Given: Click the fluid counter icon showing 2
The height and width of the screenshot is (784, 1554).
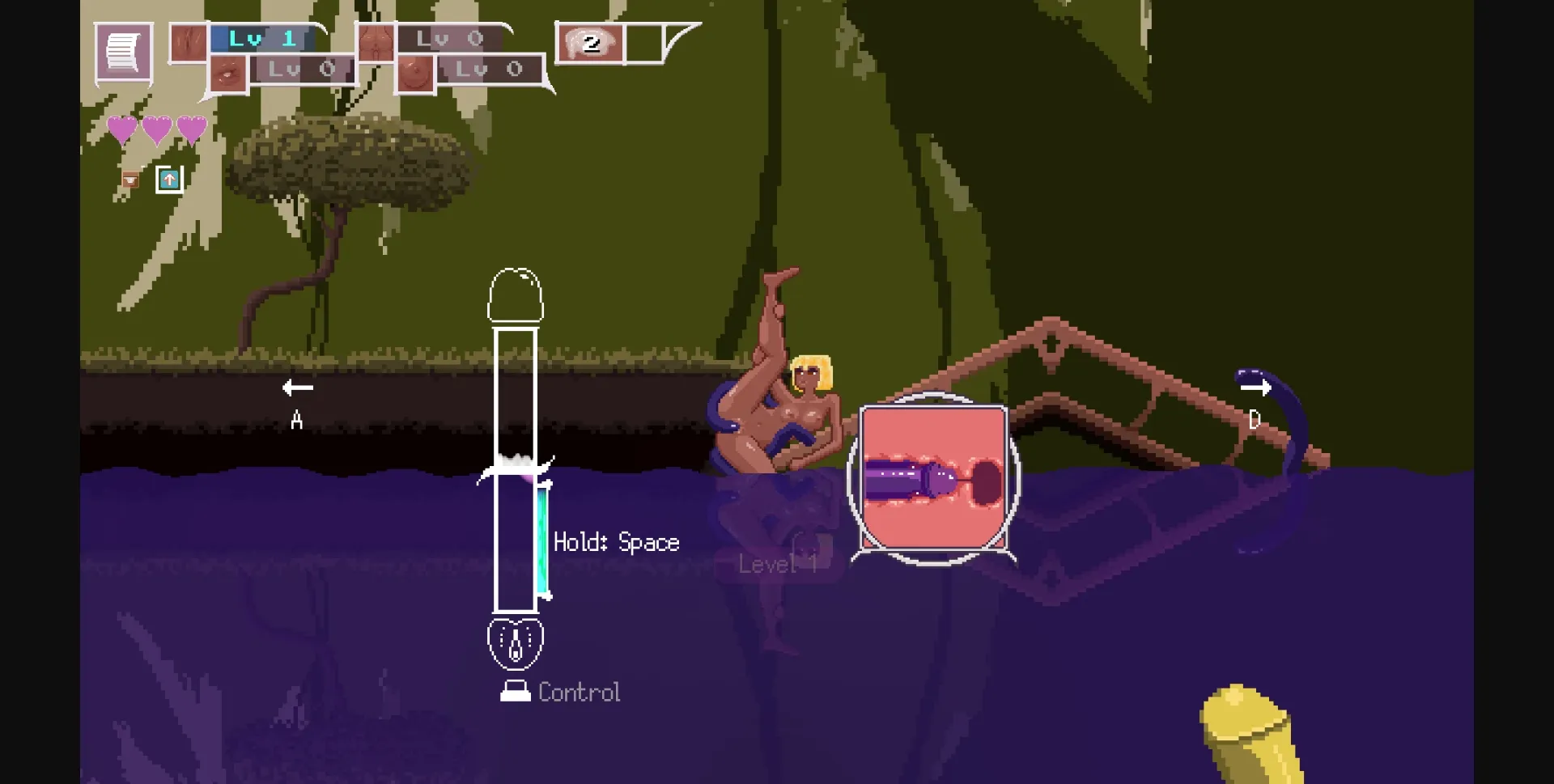Looking at the screenshot, I should coord(590,44).
